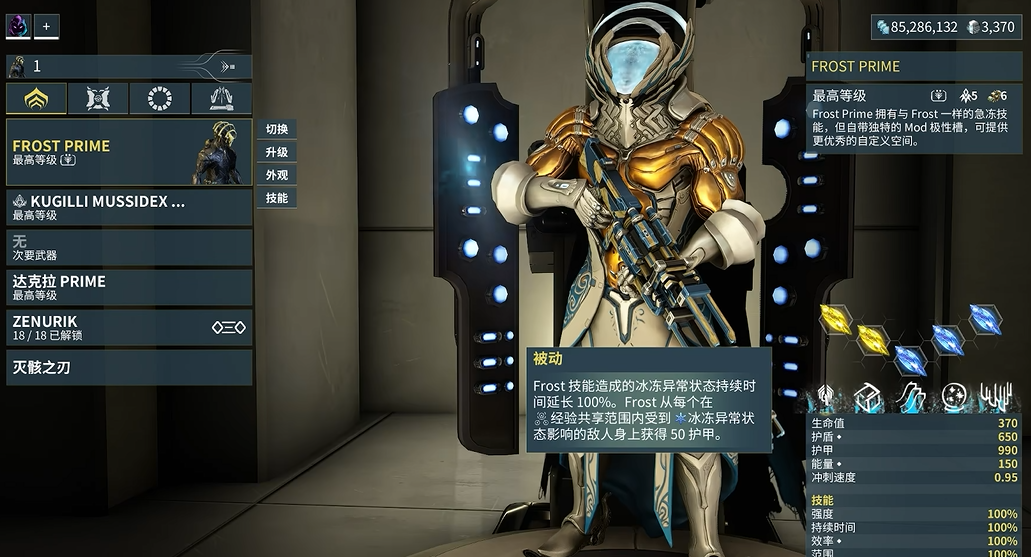Choose the empty 次要武器 secondary weapon slot
Viewport: 1031px width, 557px height.
point(129,247)
